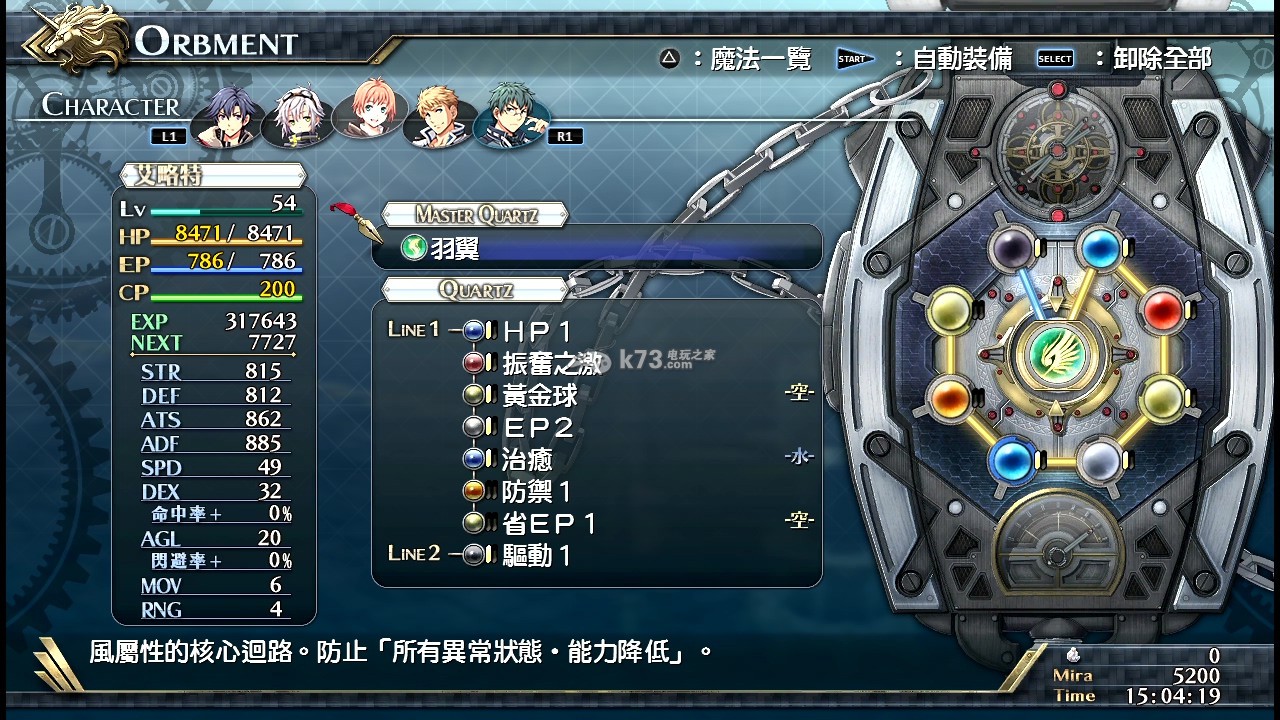Select the 治癒 quartz entry

point(527,459)
